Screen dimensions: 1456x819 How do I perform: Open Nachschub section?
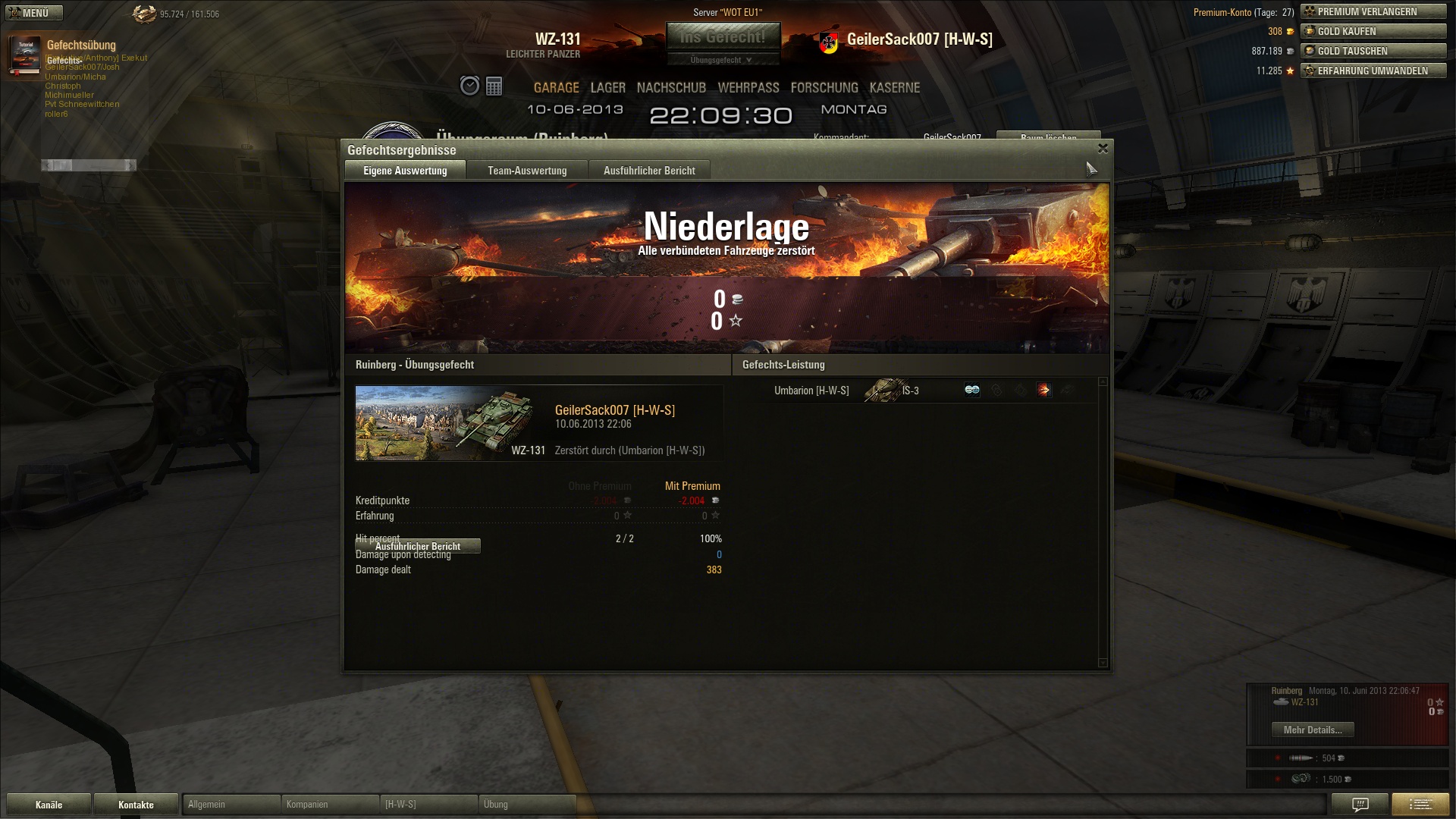[671, 88]
